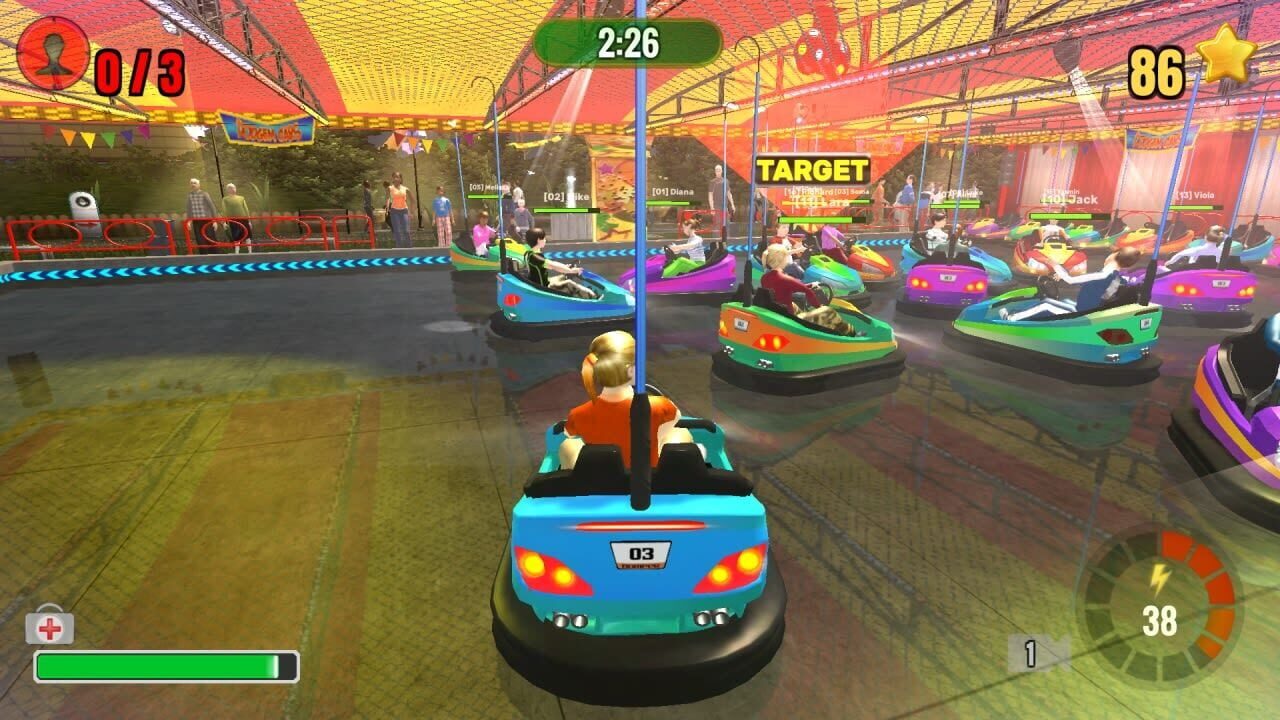Screen dimensions: 1280x720
Task: Toggle Viola's health bar indicator
Action: (x=1197, y=205)
